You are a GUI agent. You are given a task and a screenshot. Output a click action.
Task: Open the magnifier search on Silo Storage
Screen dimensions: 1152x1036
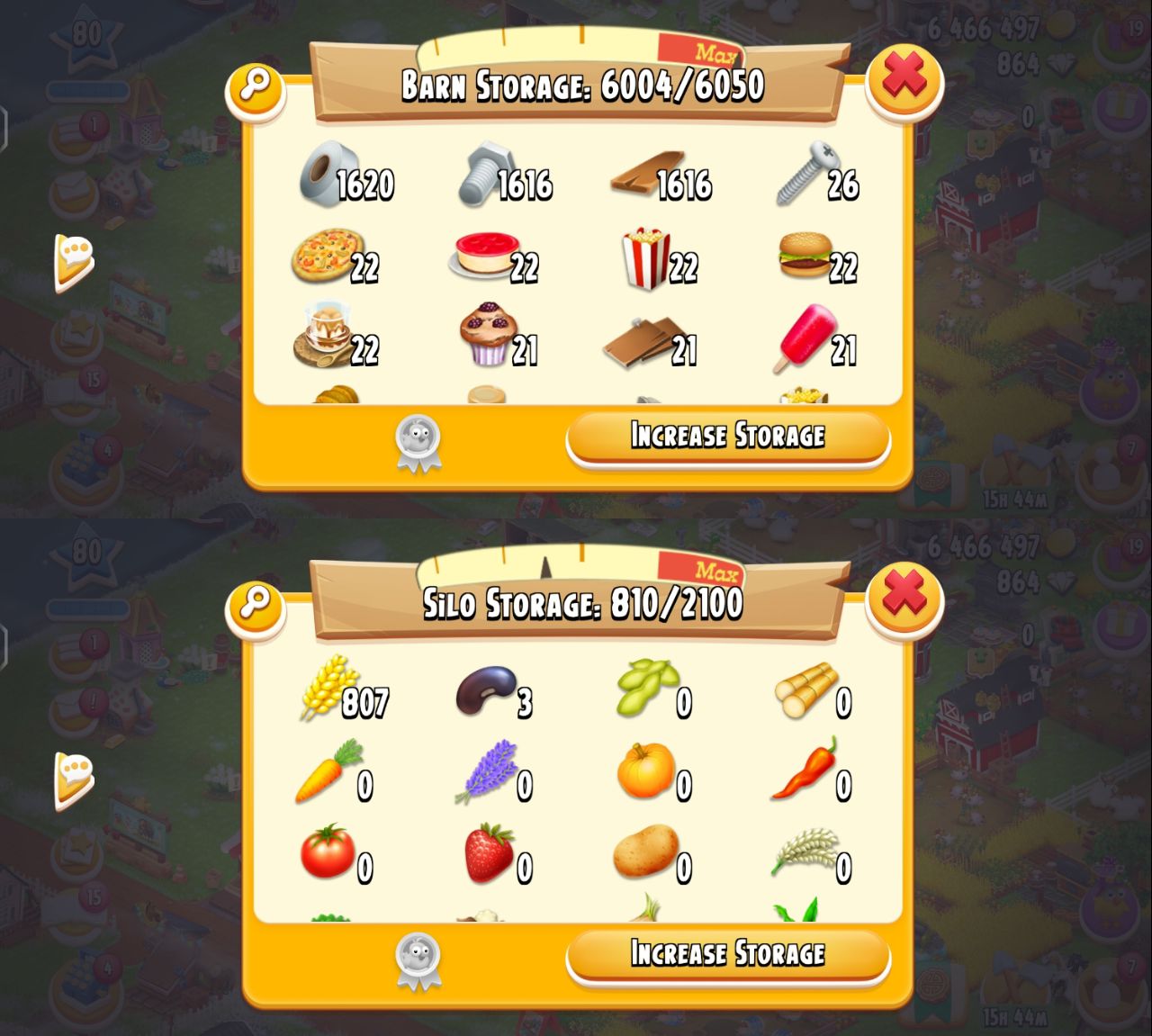point(256,605)
